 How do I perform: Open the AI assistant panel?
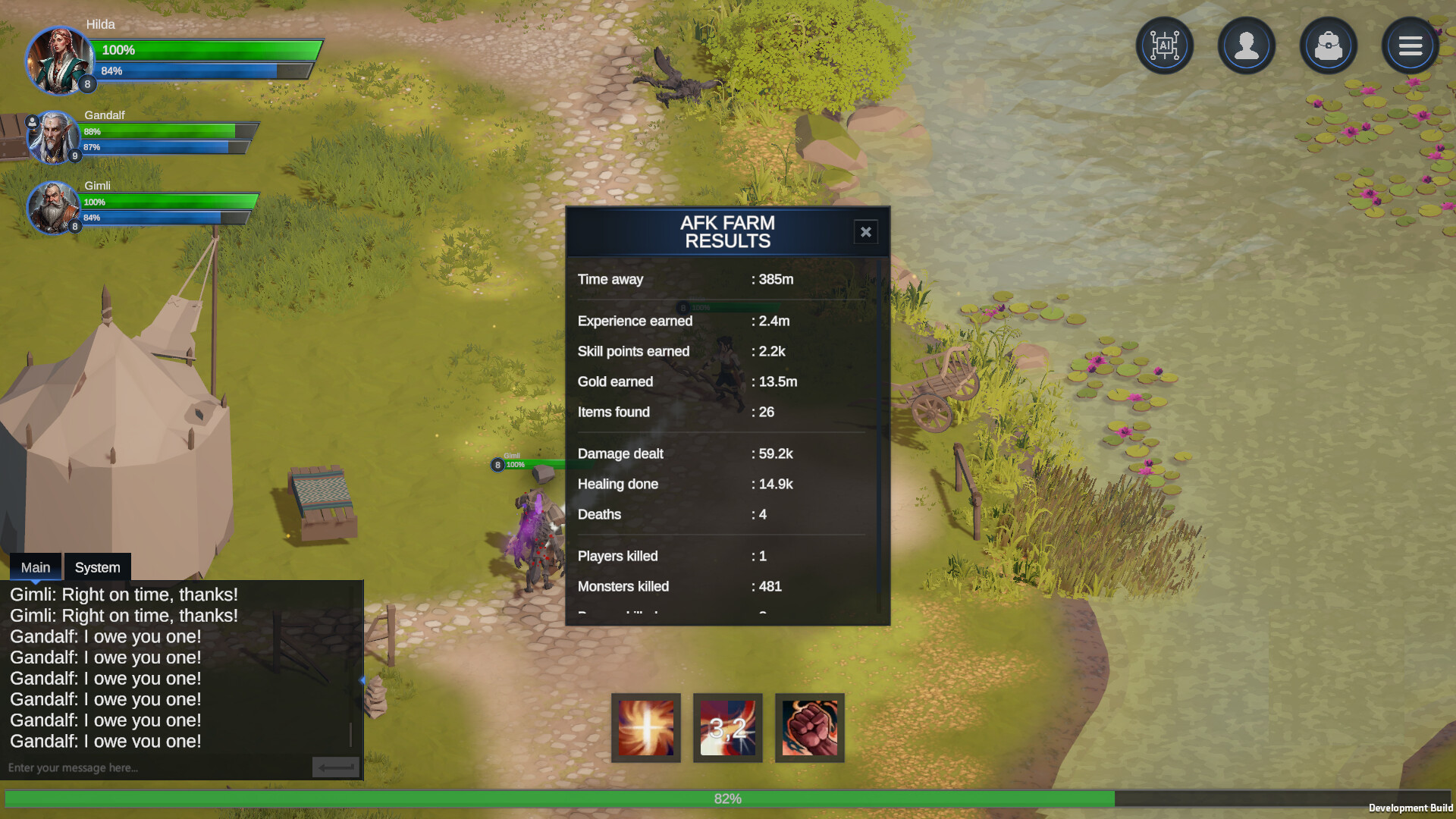click(x=1165, y=45)
